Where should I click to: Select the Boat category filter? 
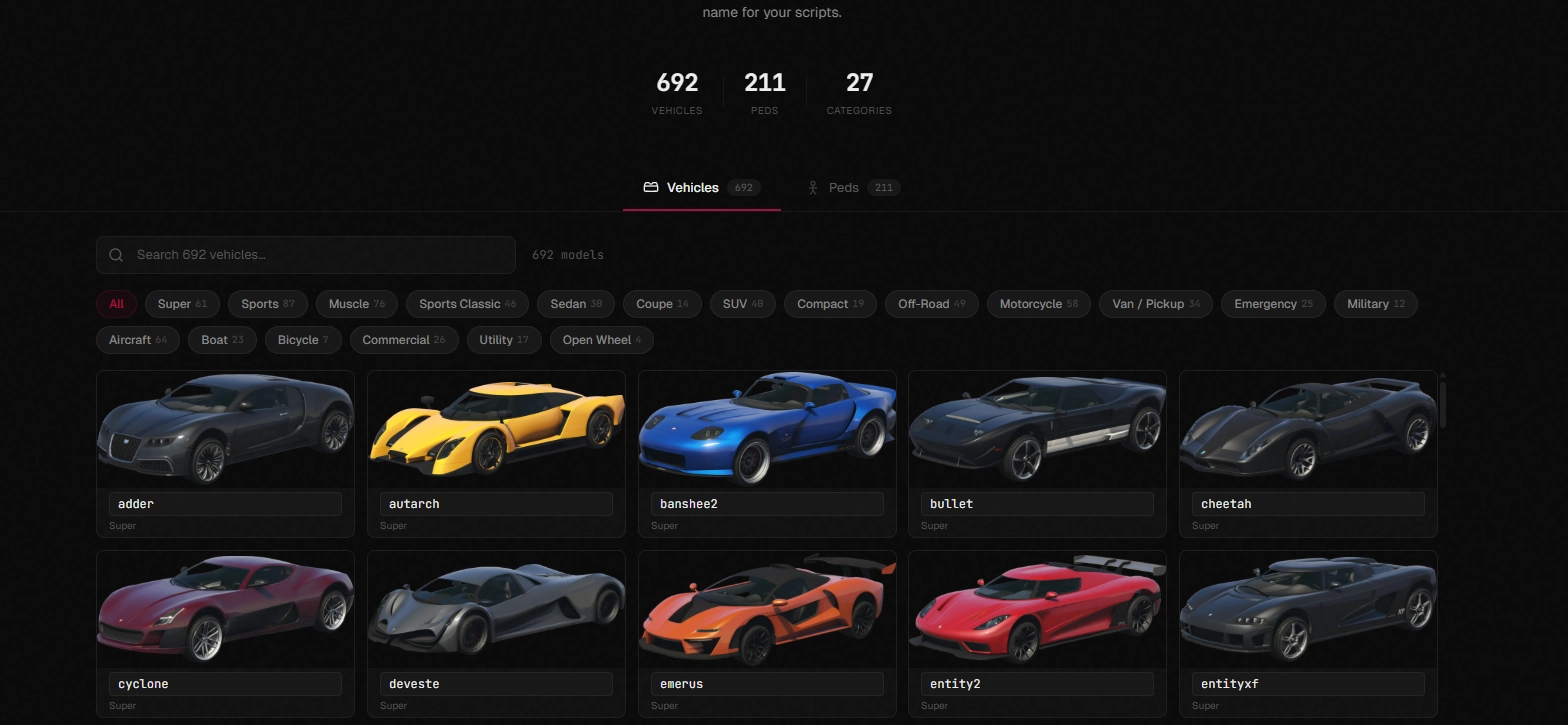pos(221,339)
